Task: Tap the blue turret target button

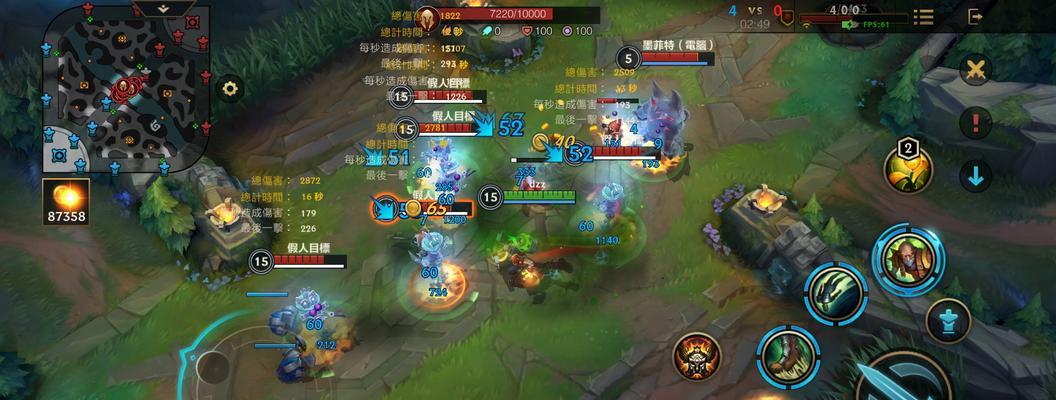Action: 946,321
